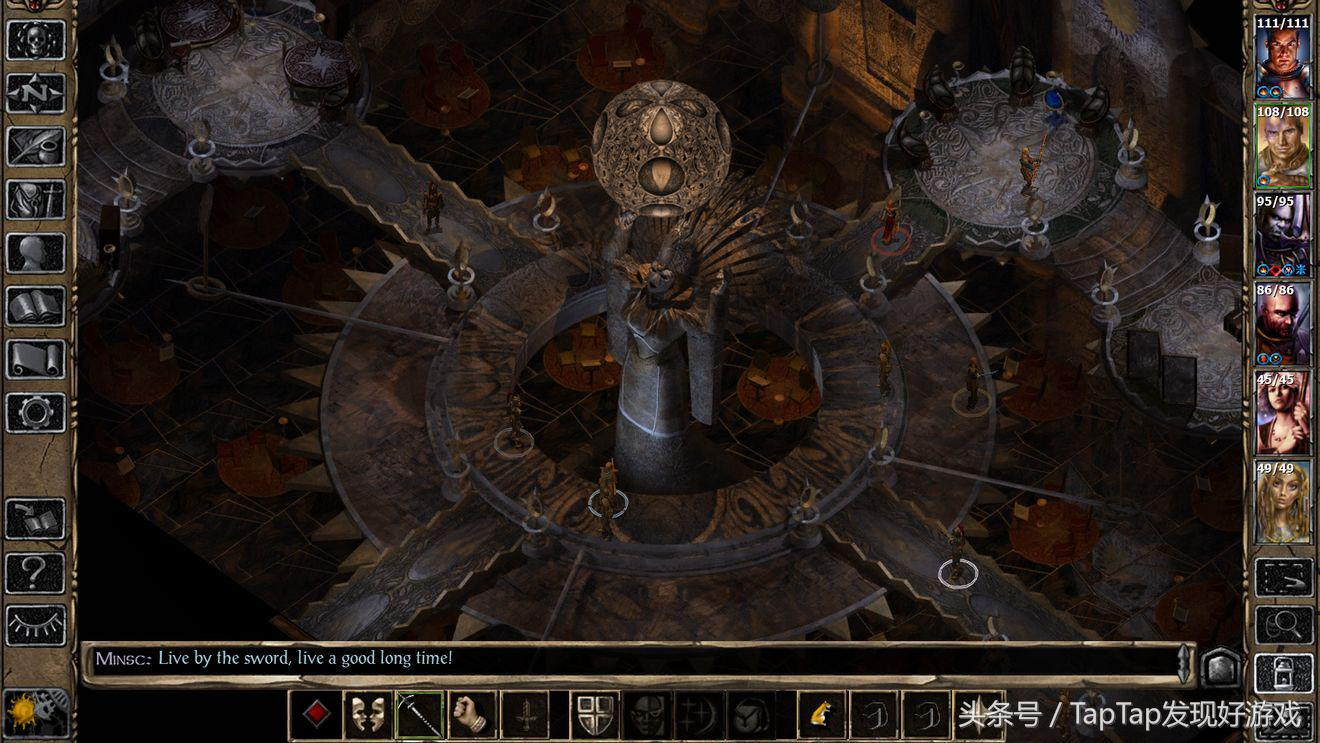Select the blonde 49/49 party portrait
This screenshot has width=1320, height=743.
(1283, 502)
